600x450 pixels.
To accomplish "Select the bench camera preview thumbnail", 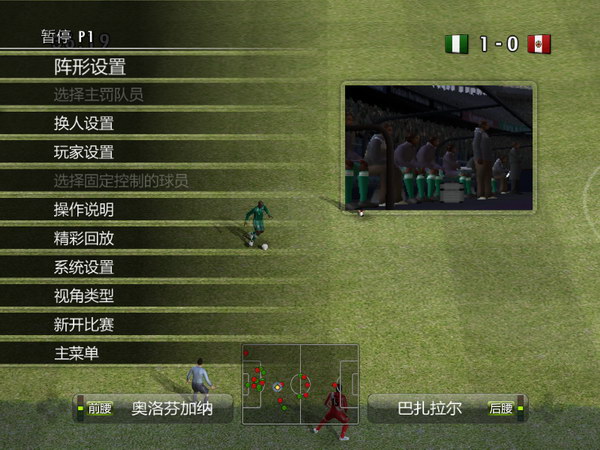I will tap(439, 147).
